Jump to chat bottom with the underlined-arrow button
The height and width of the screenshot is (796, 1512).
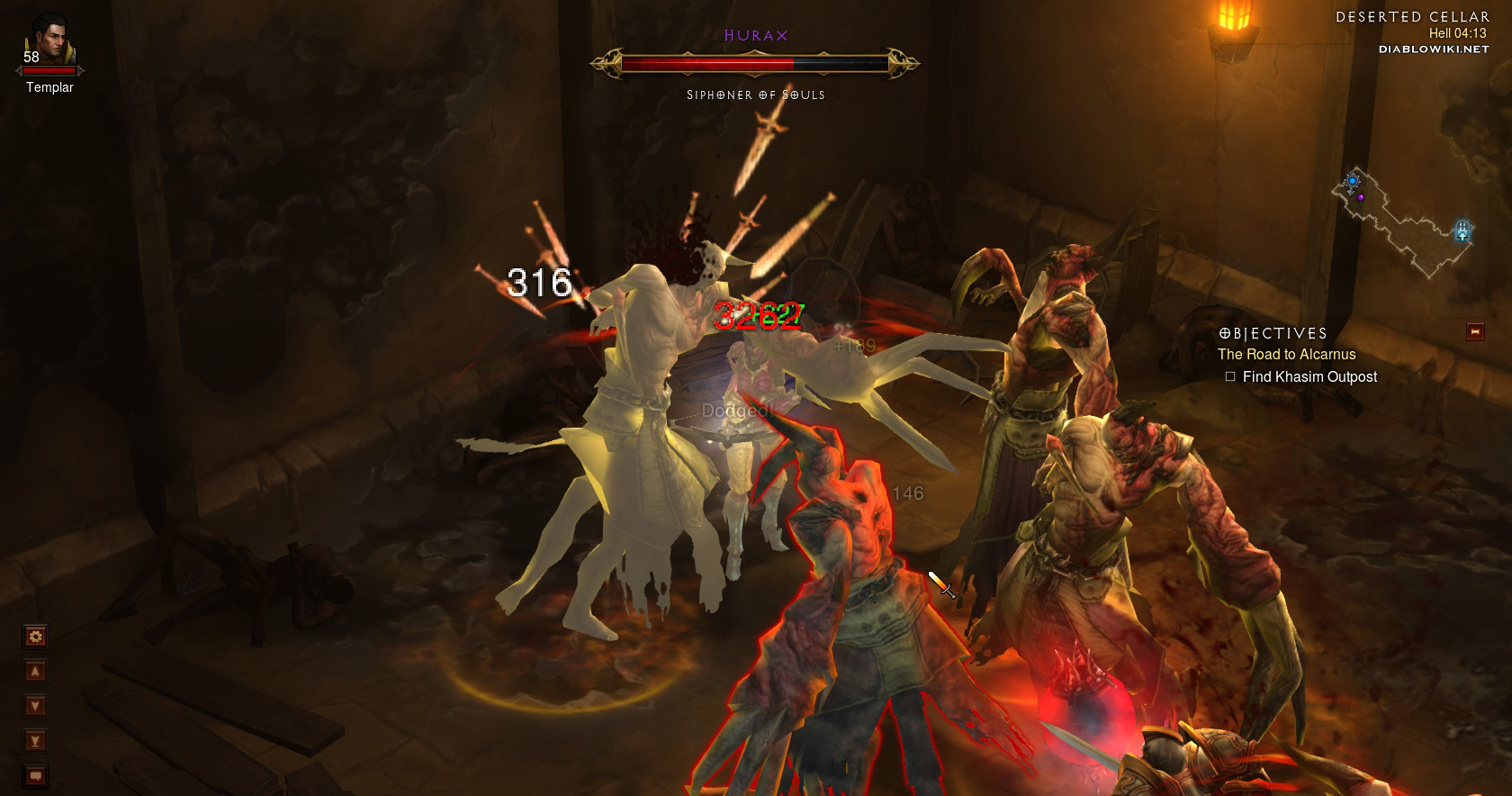[x=35, y=741]
